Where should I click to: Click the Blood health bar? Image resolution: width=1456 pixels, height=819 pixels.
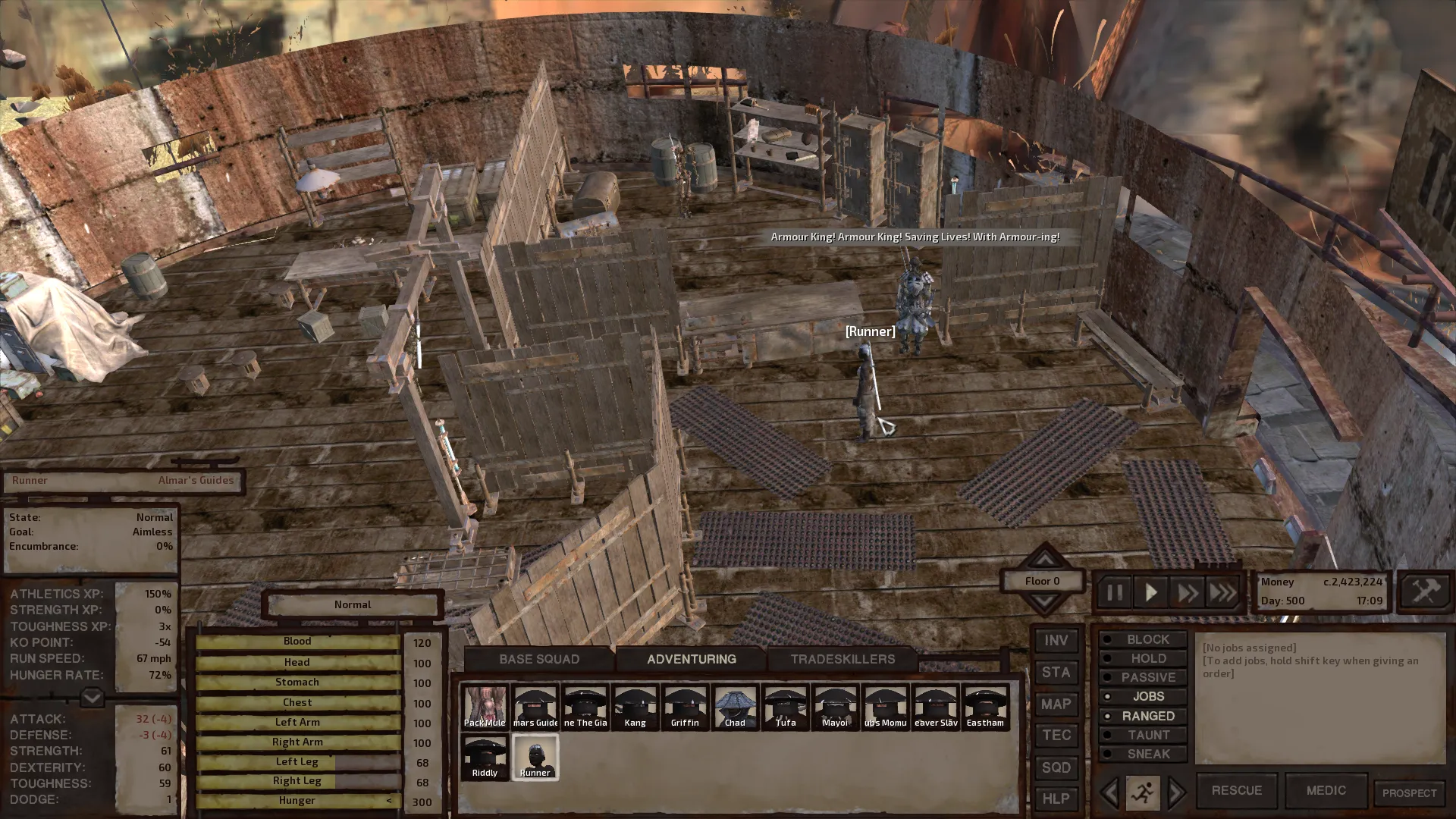pyautogui.click(x=297, y=641)
